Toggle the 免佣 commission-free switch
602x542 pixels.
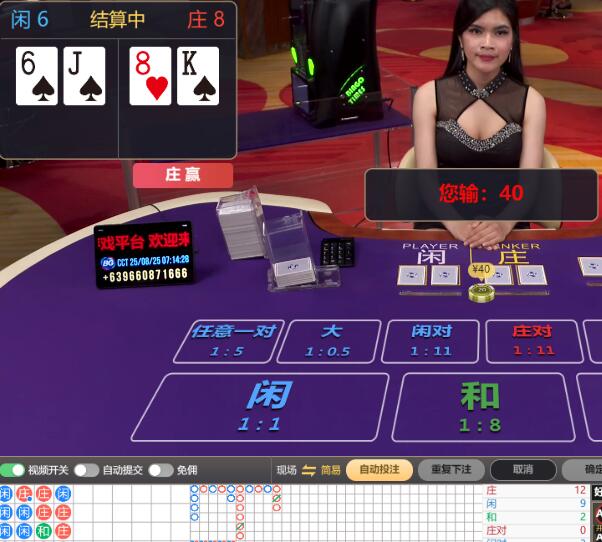pyautogui.click(x=160, y=470)
